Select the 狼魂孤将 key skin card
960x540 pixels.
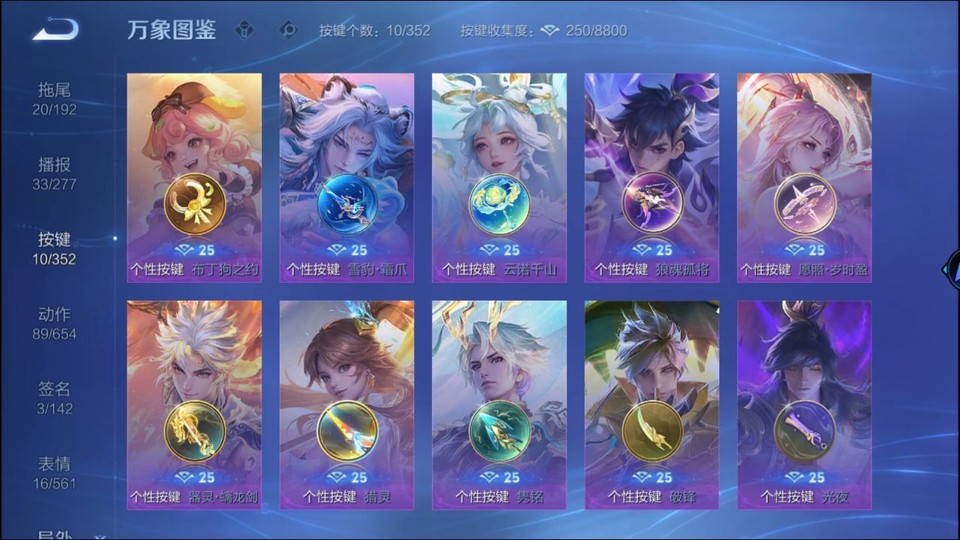pyautogui.click(x=652, y=177)
